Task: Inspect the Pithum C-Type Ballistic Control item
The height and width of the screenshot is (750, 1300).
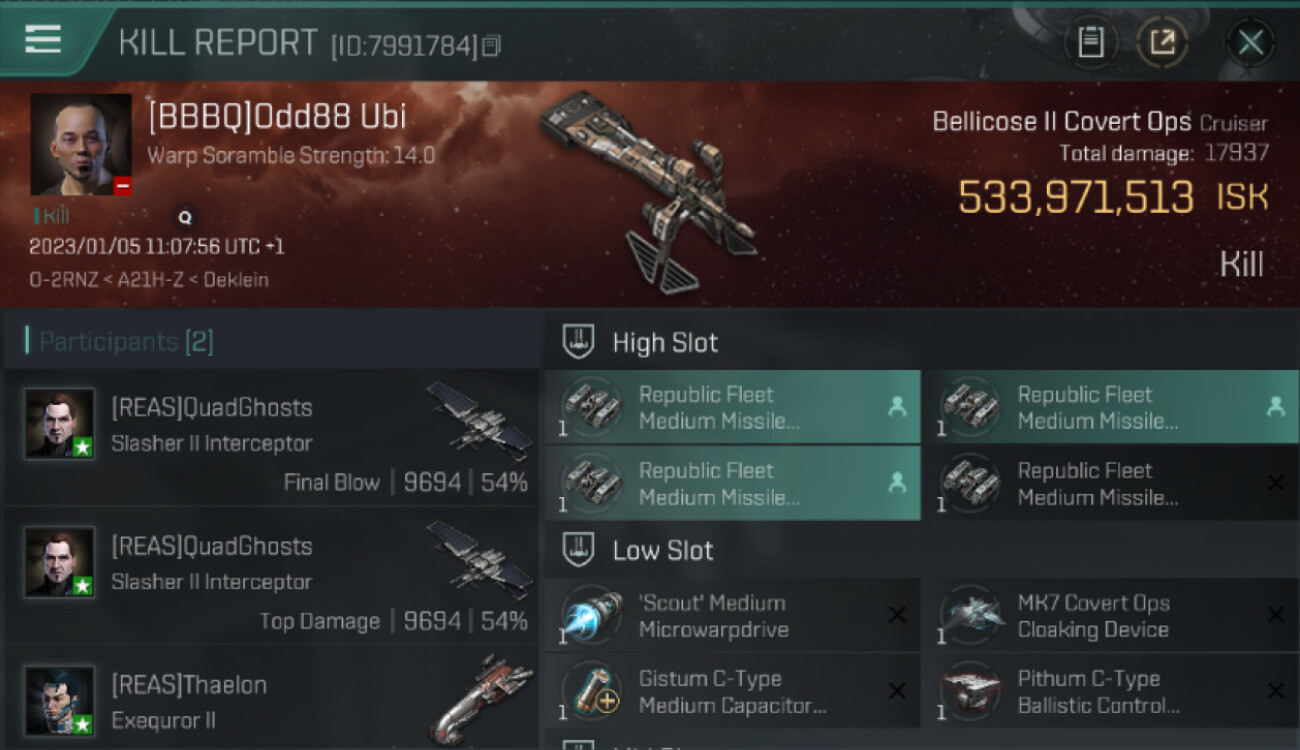Action: (x=1110, y=692)
